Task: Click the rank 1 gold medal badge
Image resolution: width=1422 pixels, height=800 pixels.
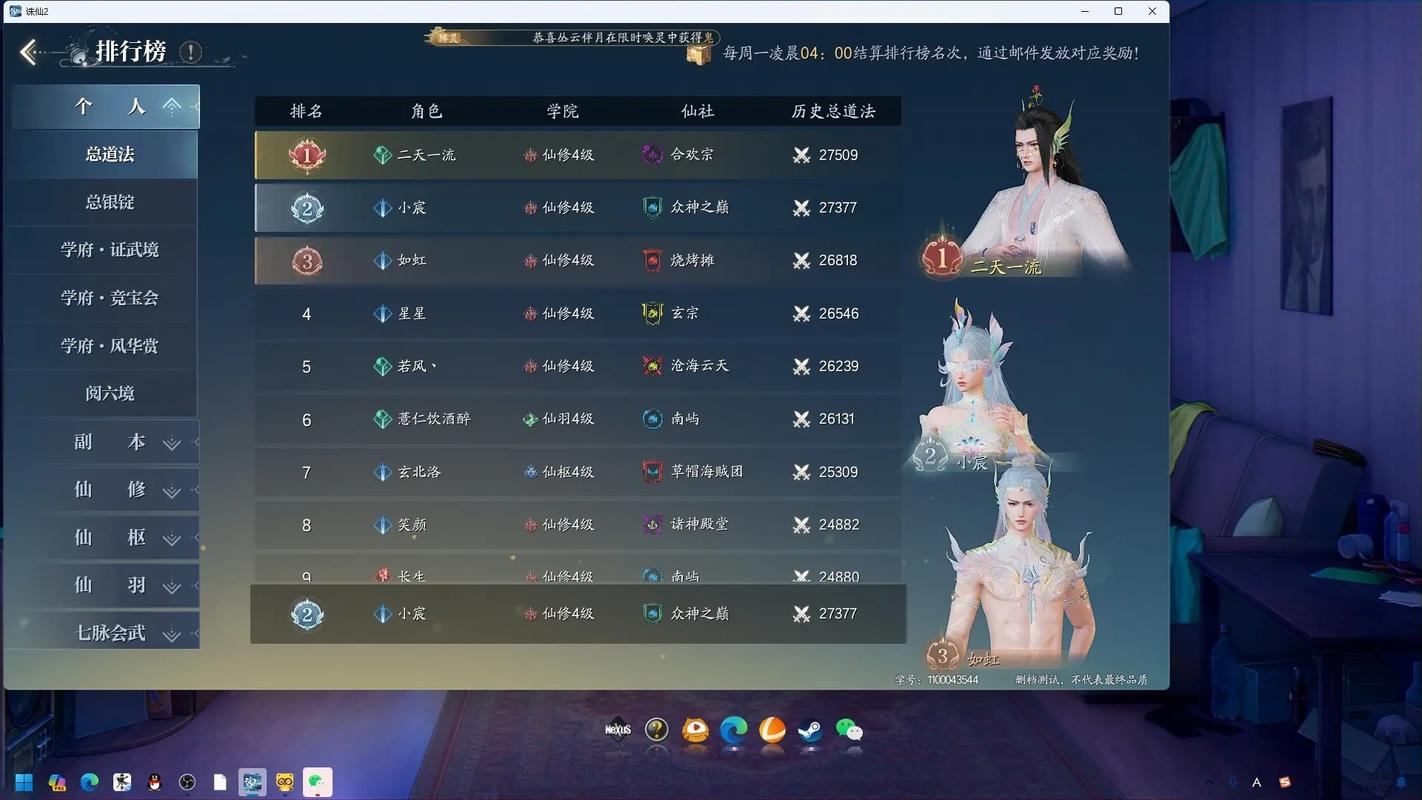Action: 306,155
